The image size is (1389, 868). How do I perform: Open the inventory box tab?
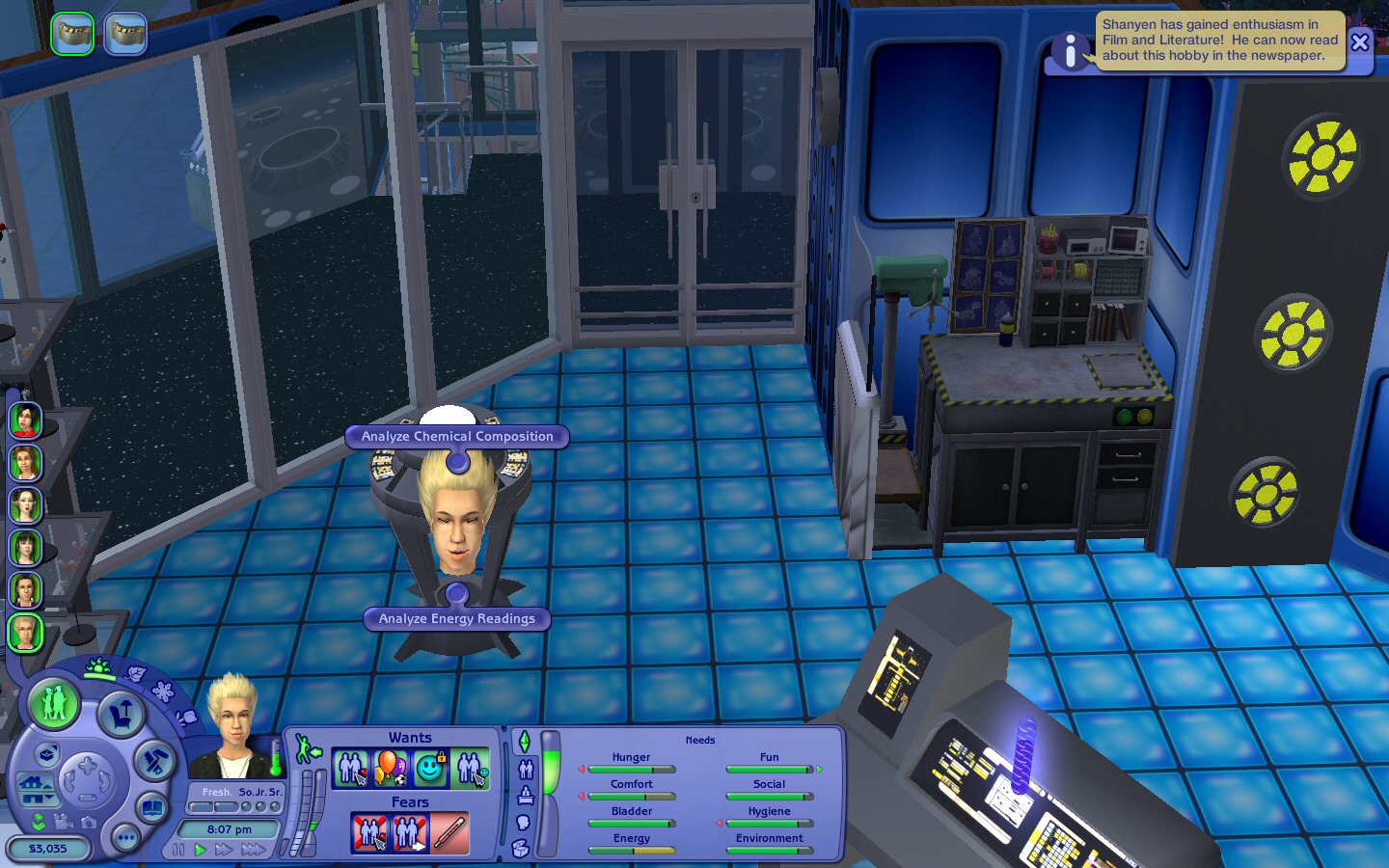click(521, 848)
